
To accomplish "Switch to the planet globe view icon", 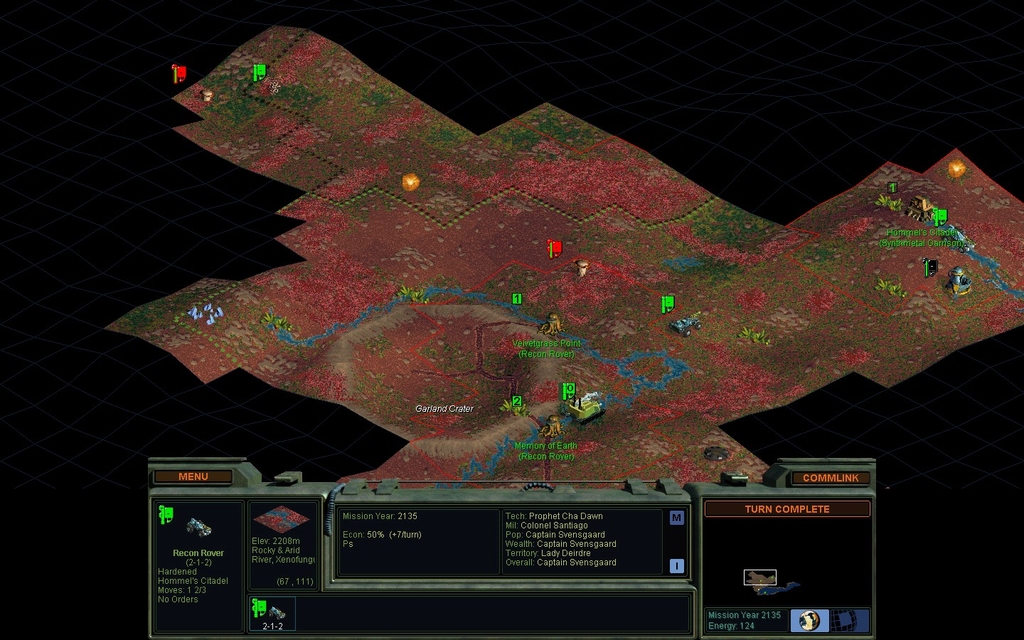I will 808,620.
